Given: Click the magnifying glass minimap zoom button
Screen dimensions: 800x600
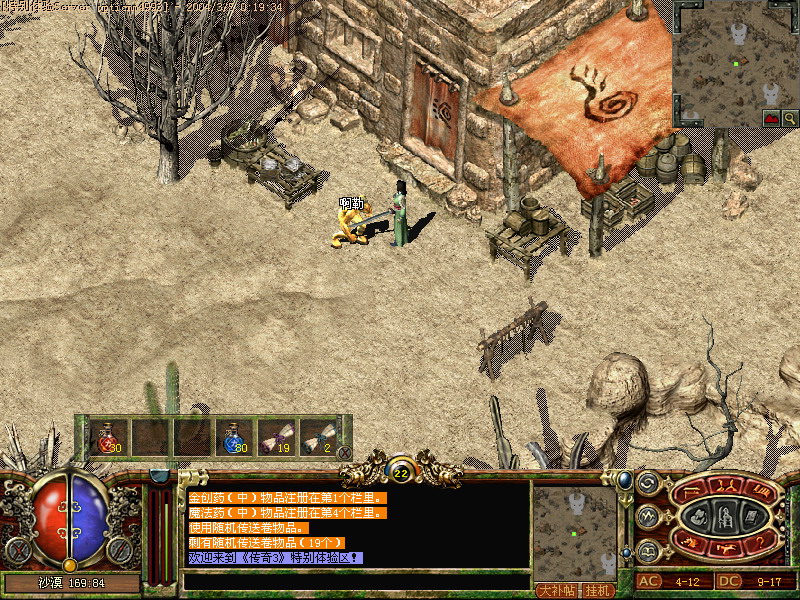Looking at the screenshot, I should click(x=790, y=119).
